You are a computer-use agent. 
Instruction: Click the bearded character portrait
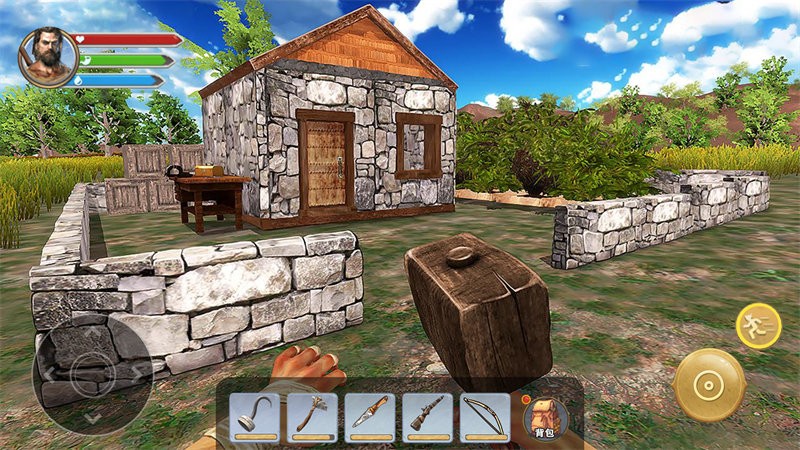(x=48, y=57)
